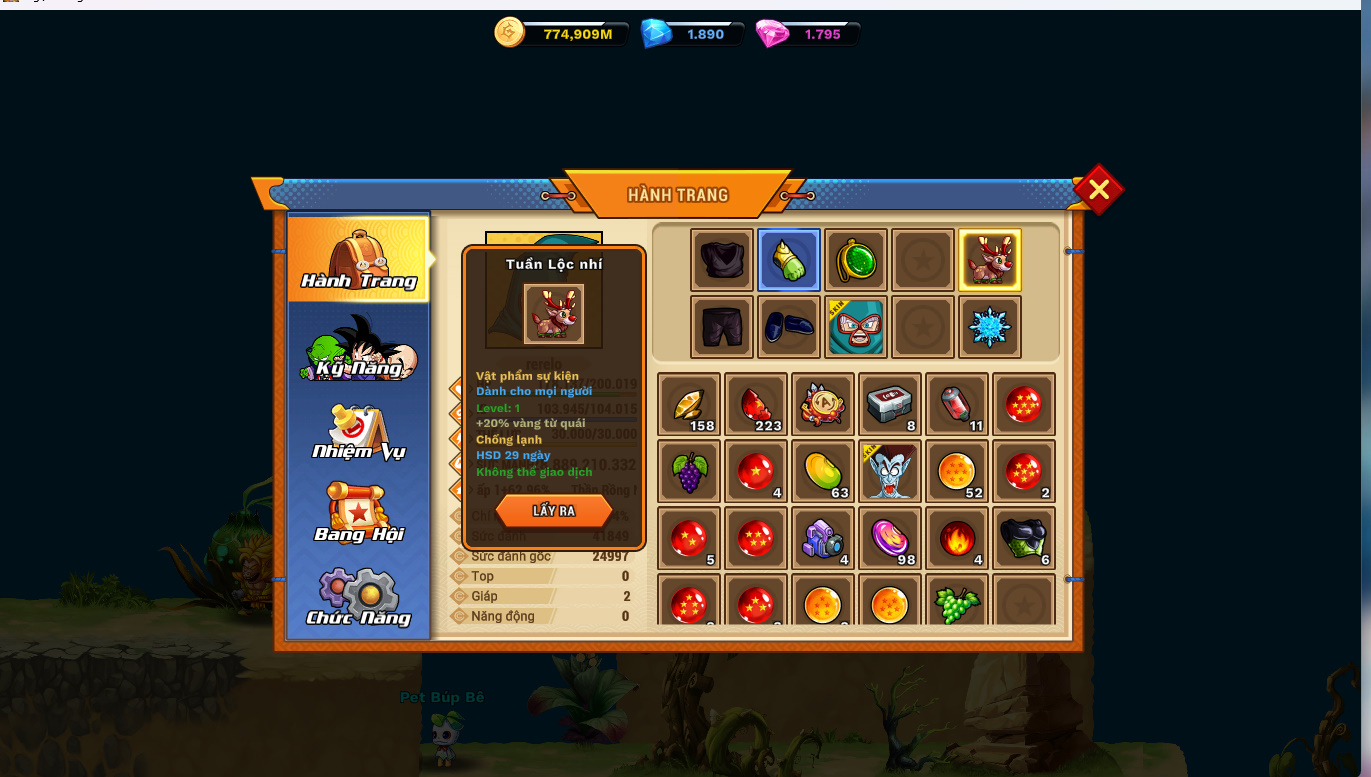This screenshot has width=1371, height=777.
Task: Pick the metal case item stack
Action: click(890, 404)
